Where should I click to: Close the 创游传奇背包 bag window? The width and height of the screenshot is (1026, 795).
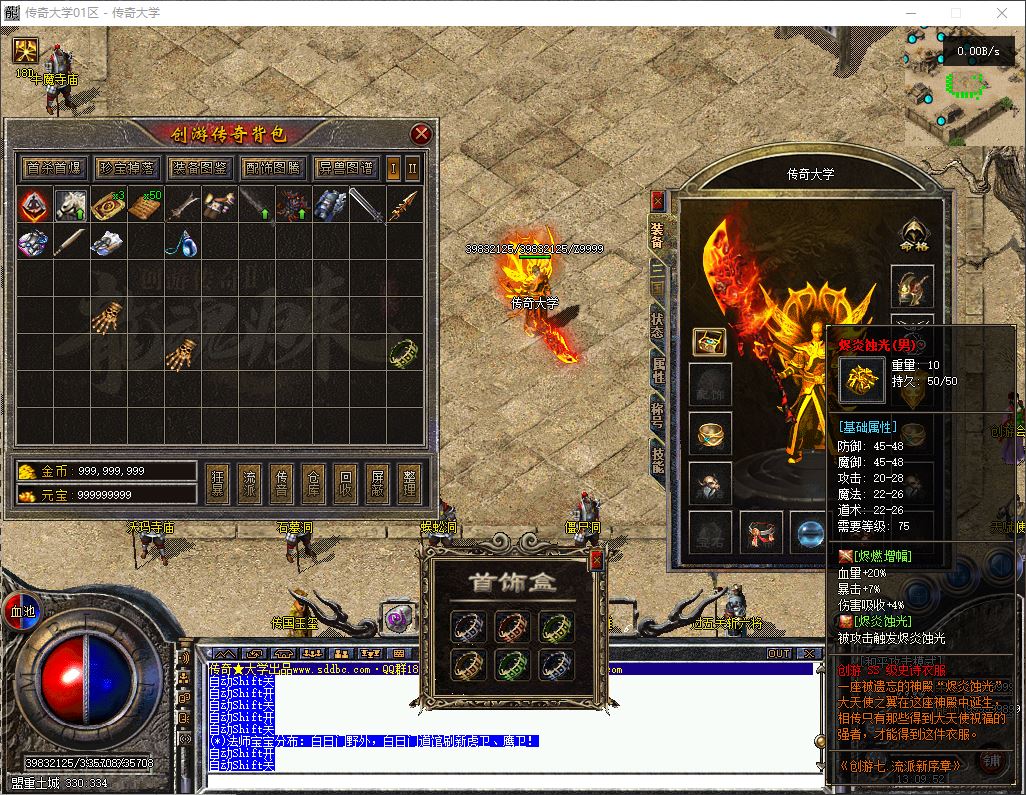pyautogui.click(x=421, y=134)
